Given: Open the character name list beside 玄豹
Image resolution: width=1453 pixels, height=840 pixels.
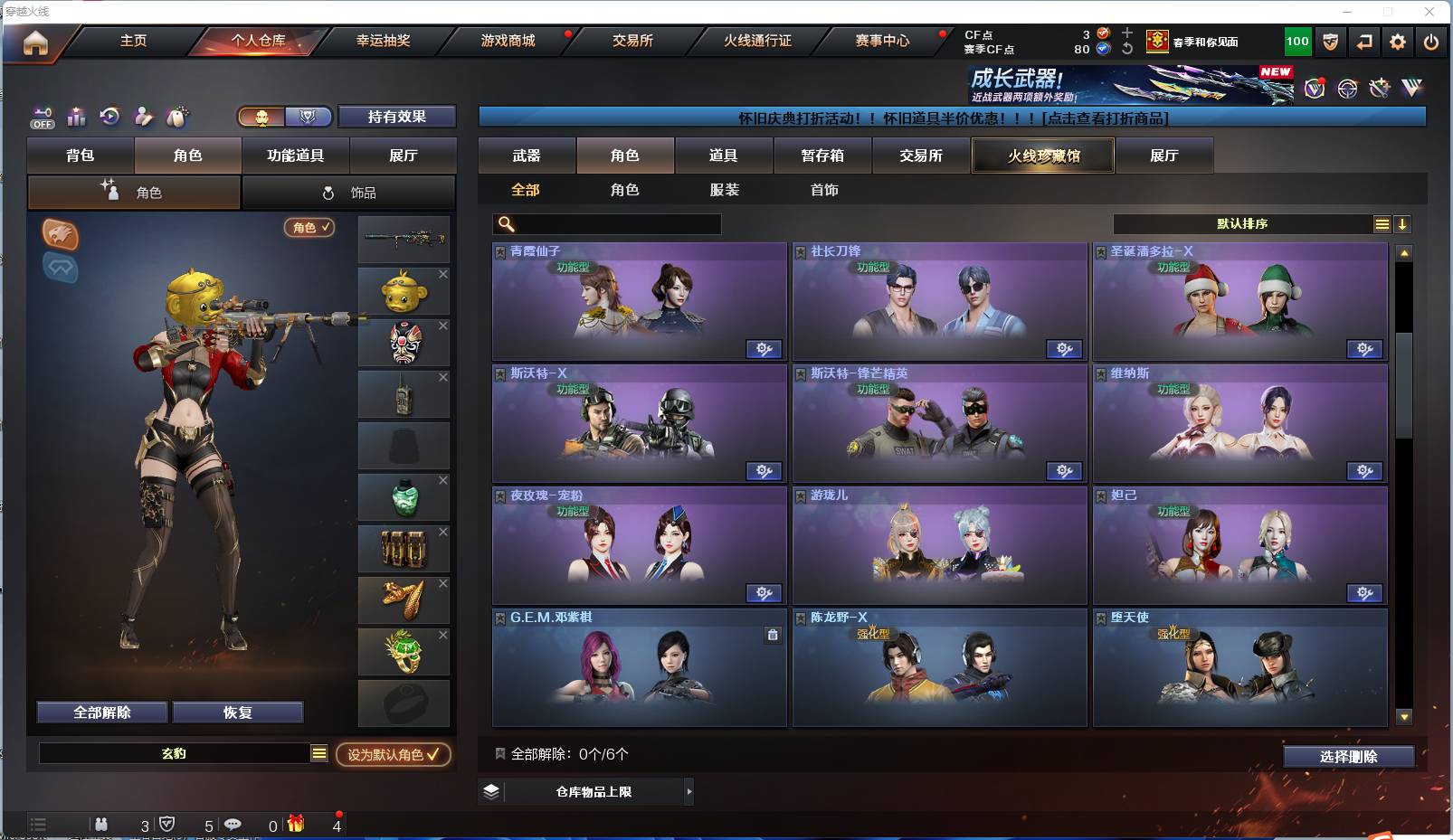Looking at the screenshot, I should 318,751.
